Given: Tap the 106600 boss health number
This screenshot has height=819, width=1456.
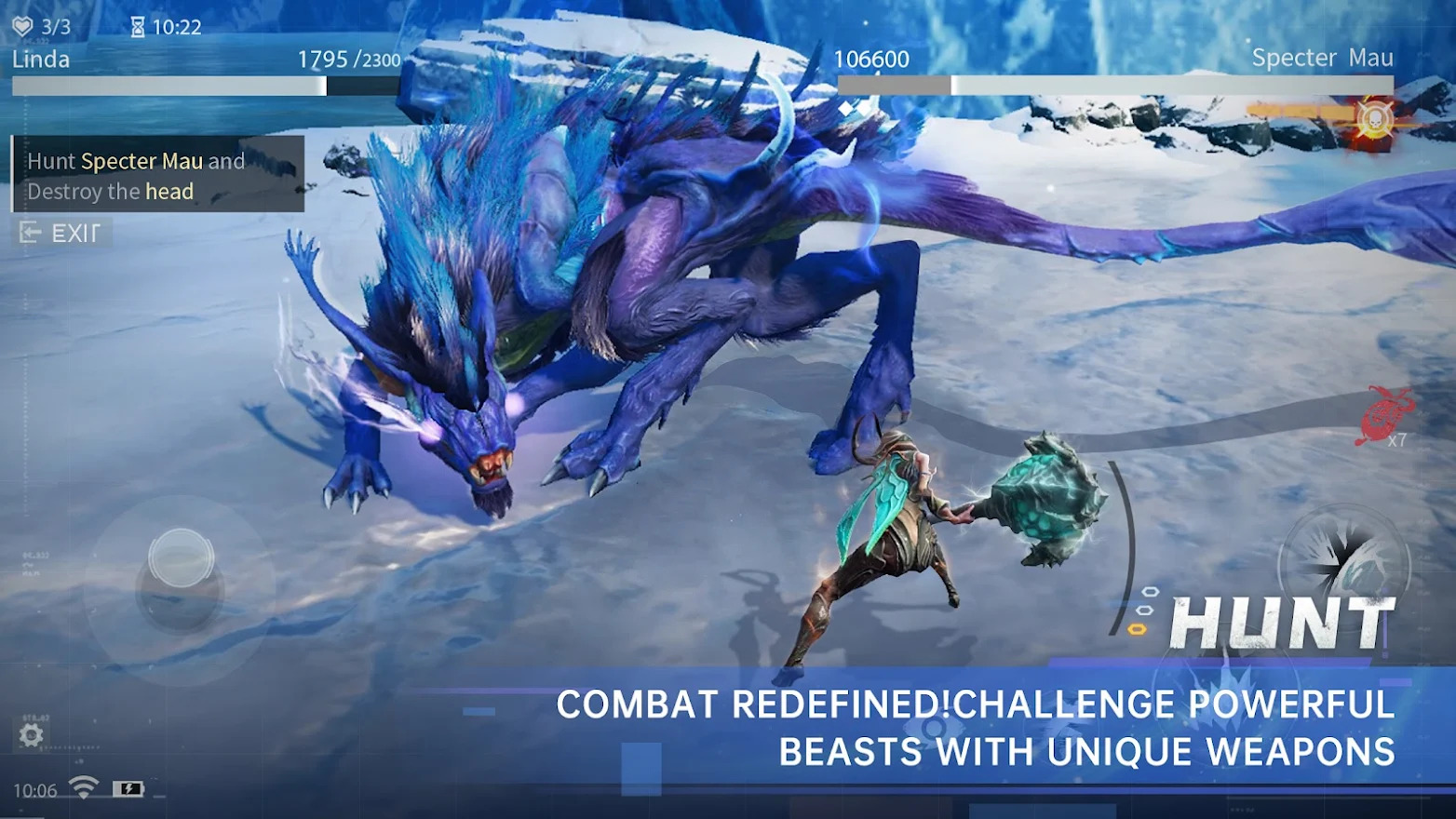Looking at the screenshot, I should (873, 58).
